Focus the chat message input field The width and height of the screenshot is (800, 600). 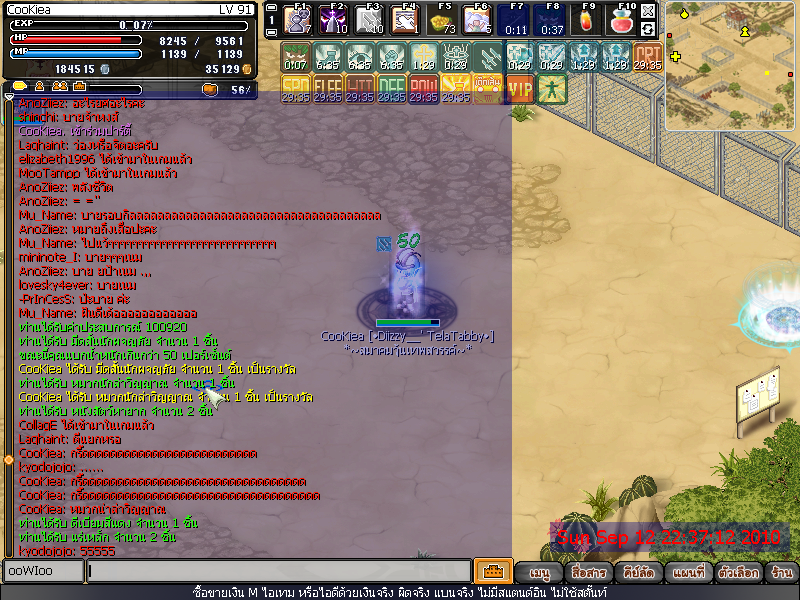coord(278,571)
